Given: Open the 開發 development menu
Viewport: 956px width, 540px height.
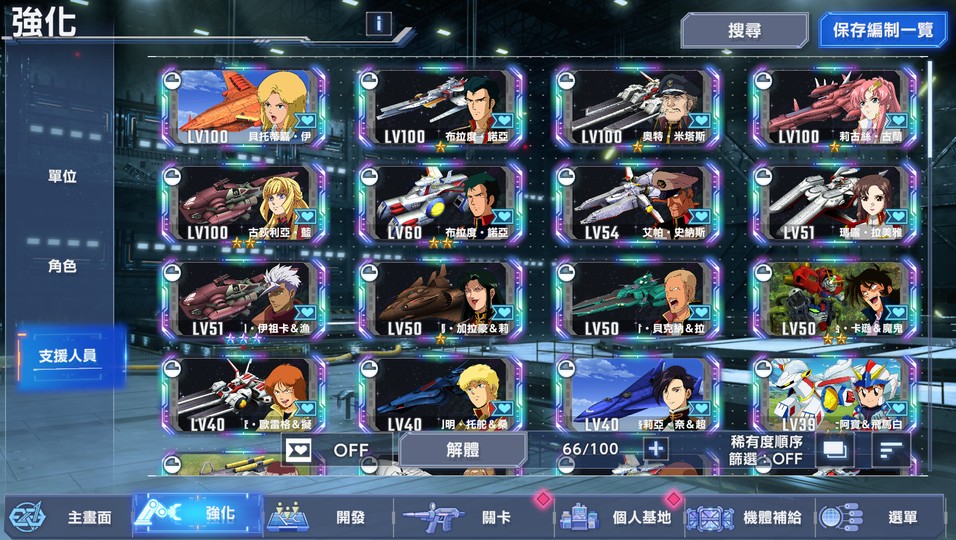Looking at the screenshot, I should tap(330, 517).
